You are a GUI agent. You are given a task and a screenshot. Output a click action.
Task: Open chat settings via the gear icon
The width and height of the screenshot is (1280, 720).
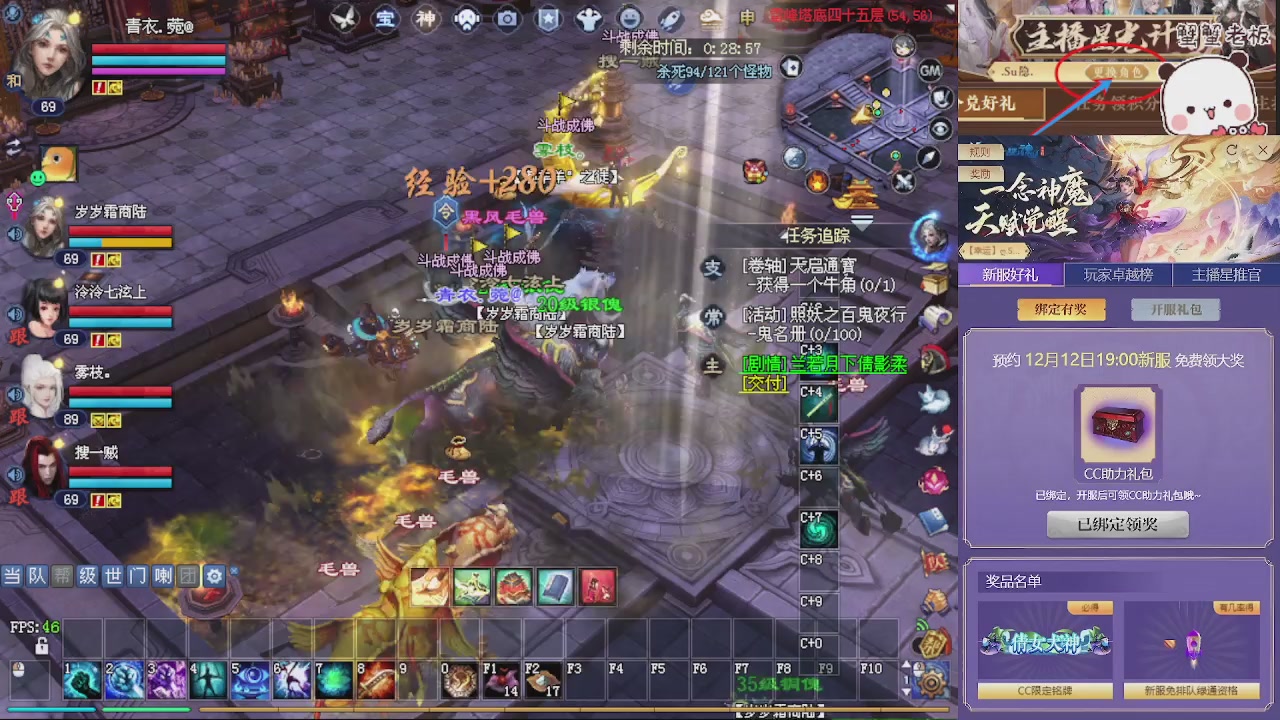(x=214, y=576)
